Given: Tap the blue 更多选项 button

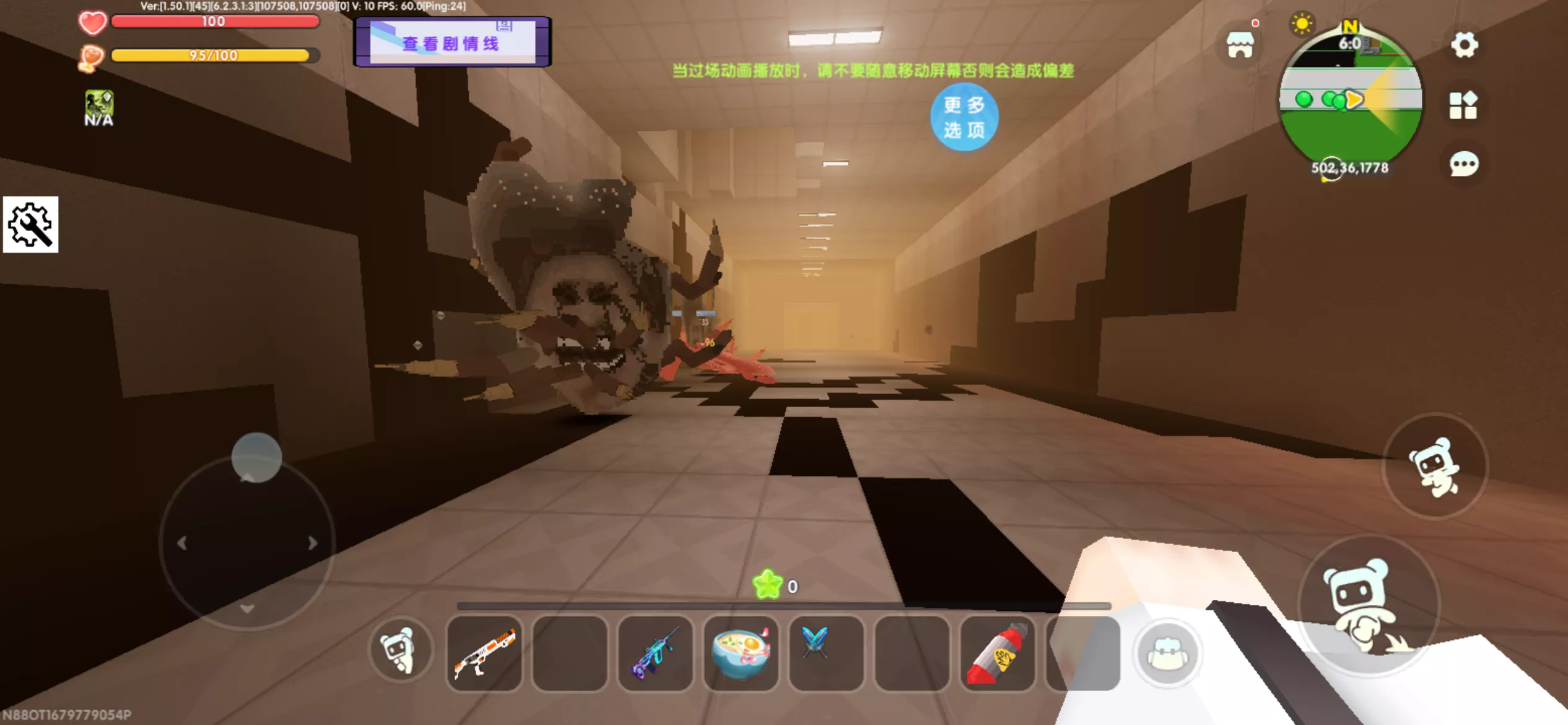Looking at the screenshot, I should [x=964, y=116].
